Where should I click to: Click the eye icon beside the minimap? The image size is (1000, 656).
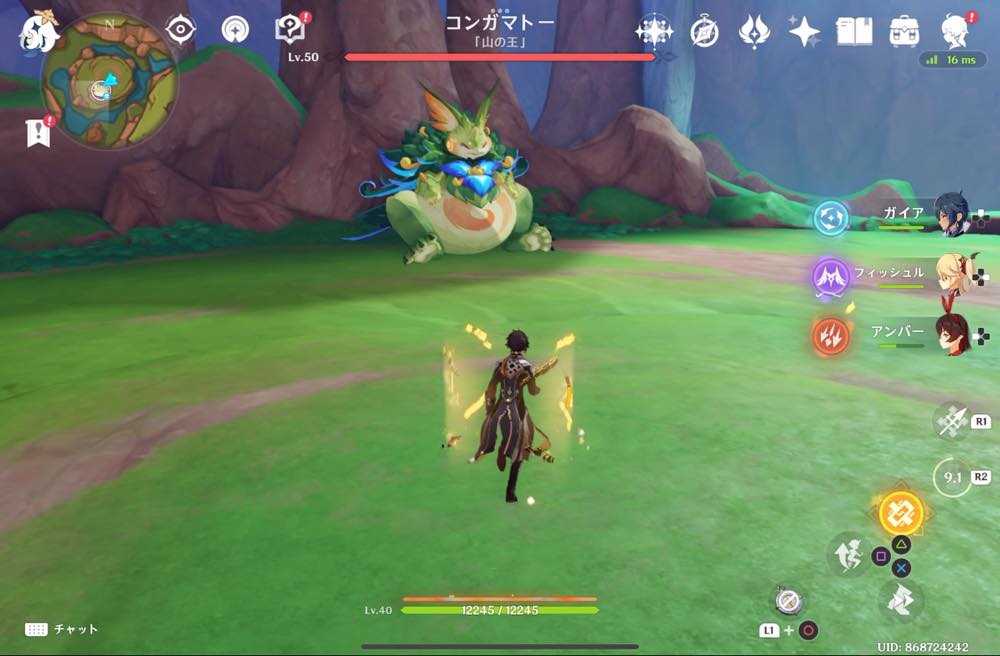pos(180,30)
